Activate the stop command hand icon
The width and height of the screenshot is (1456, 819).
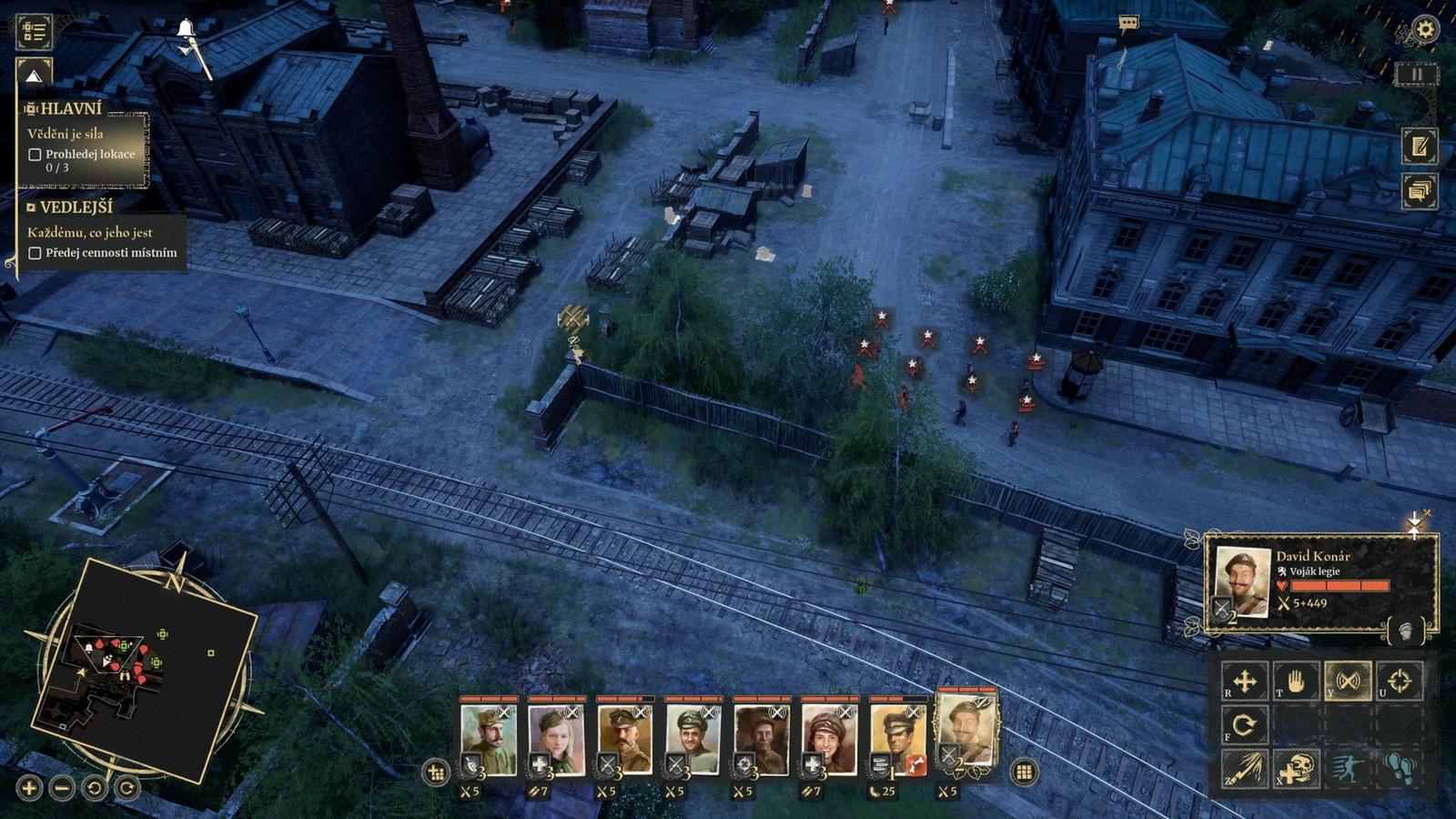(x=1296, y=681)
